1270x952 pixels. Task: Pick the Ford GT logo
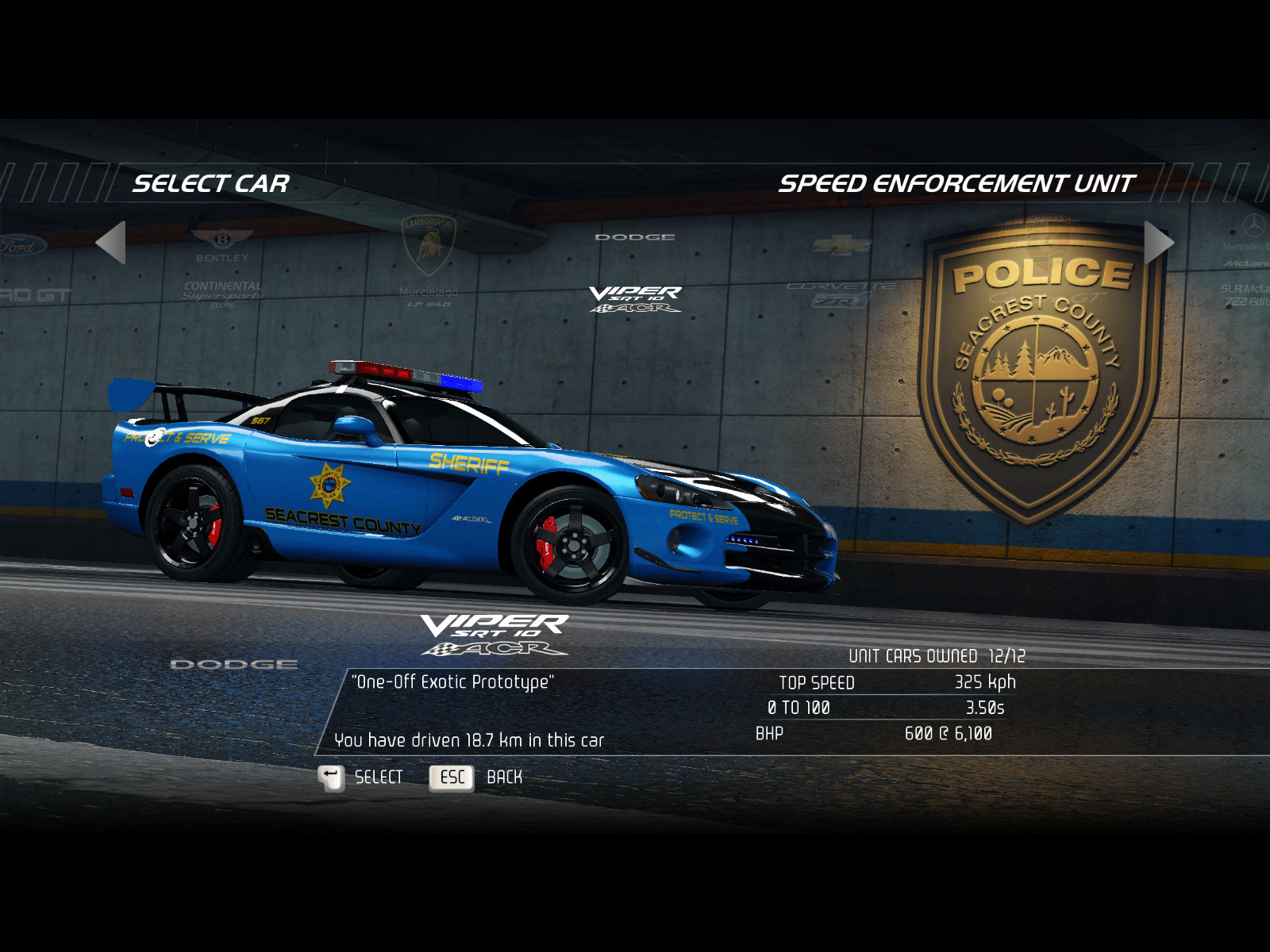28,268
